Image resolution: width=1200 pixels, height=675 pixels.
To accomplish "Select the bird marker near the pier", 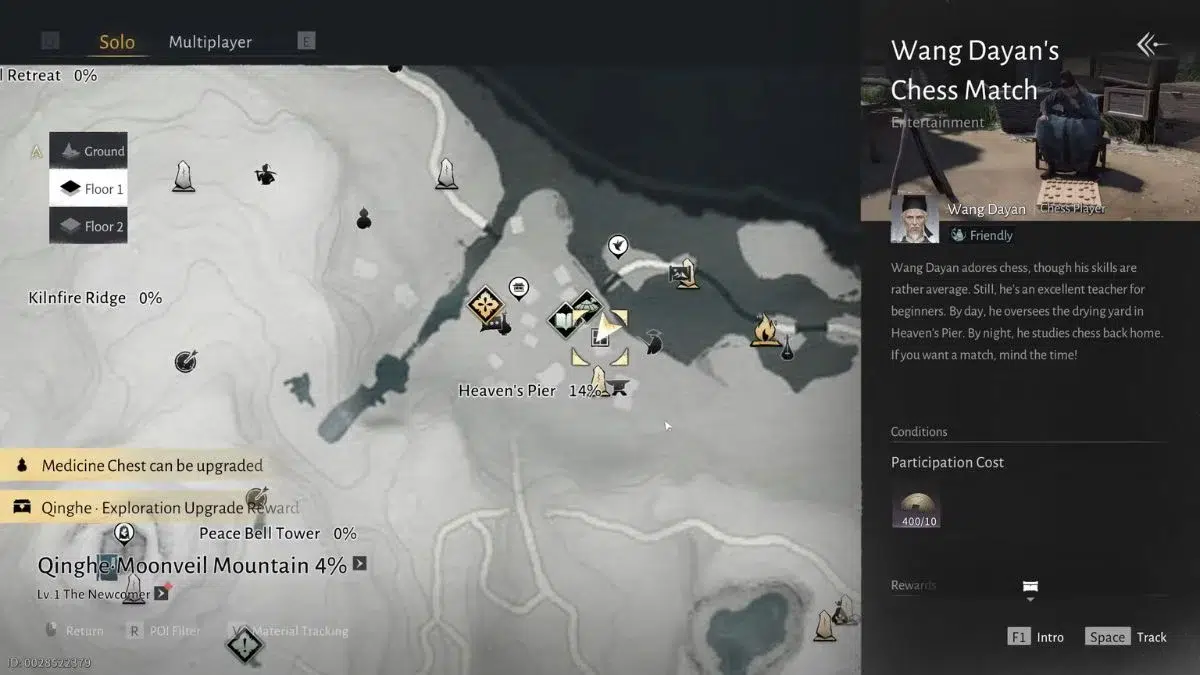I will coord(619,246).
